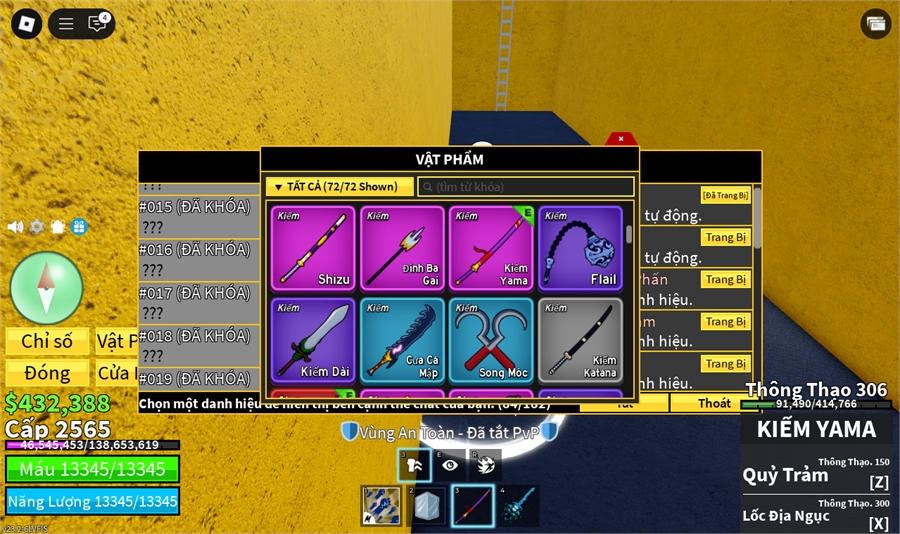The image size is (900, 534).
Task: Pick the Flail weapon tile
Action: pos(580,248)
